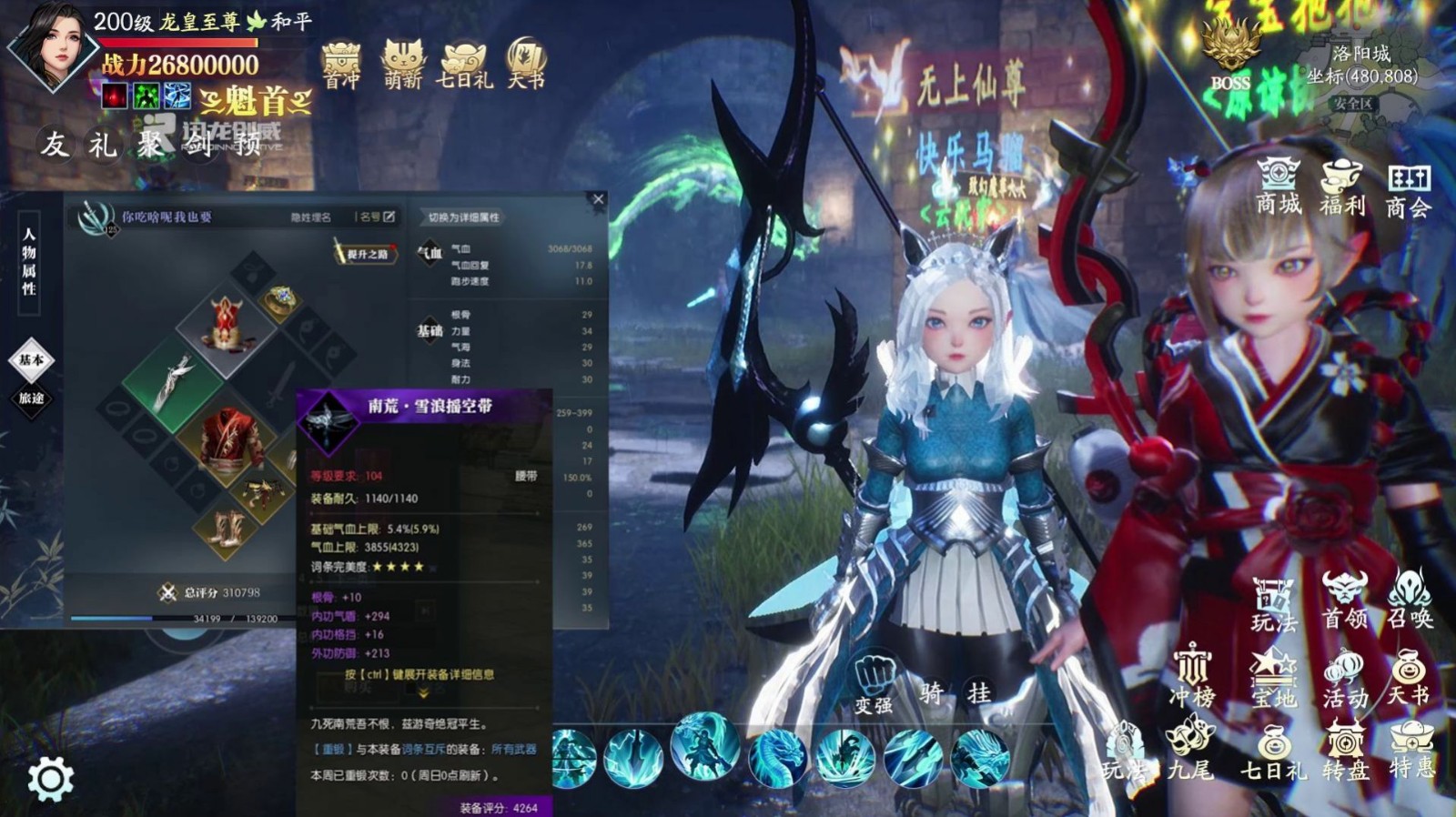This screenshot has height=817, width=1456.
Task: Open the 召唤 summon menu
Action: coord(1410,600)
